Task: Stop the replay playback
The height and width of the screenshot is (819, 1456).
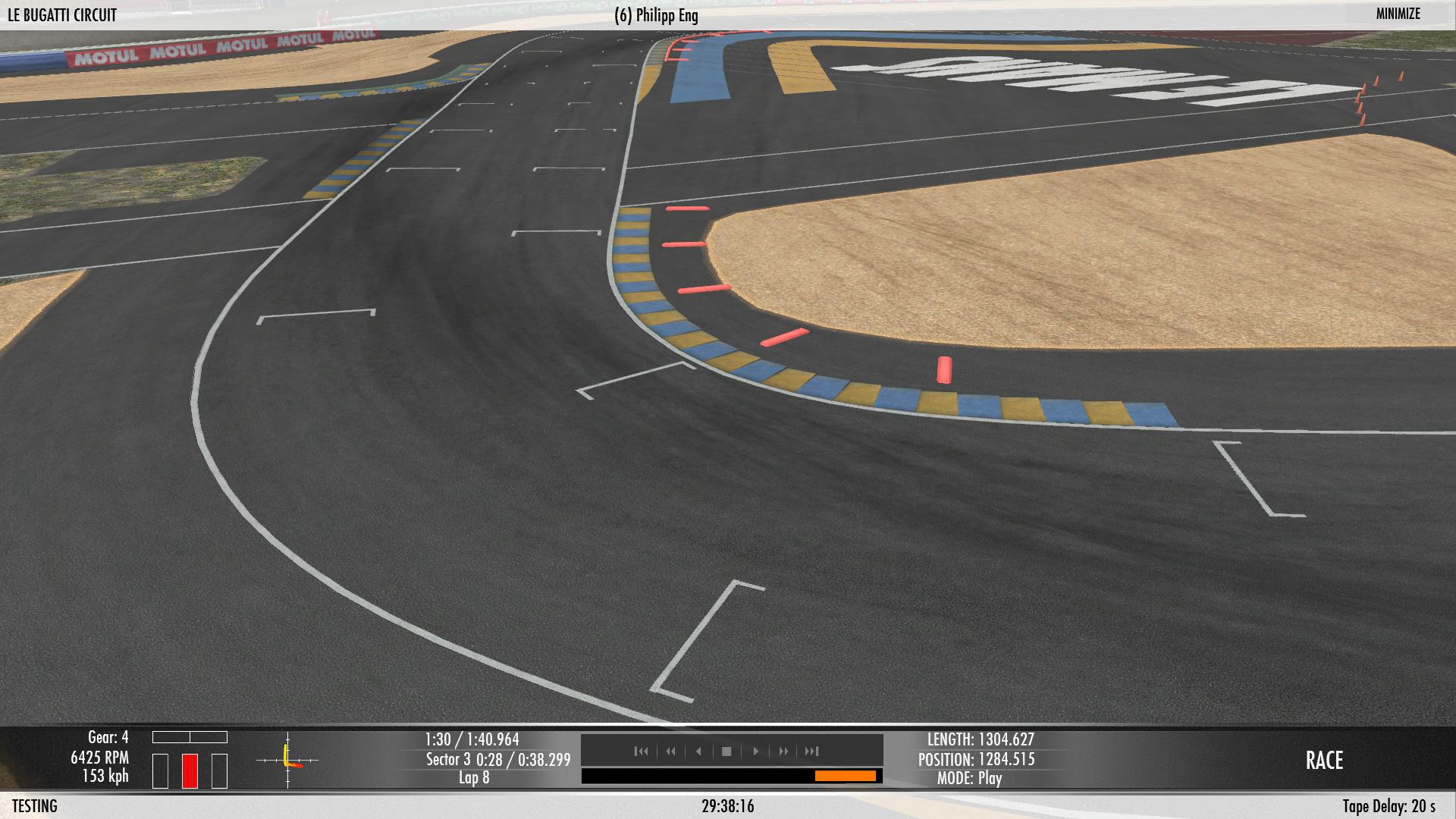Action: click(726, 752)
